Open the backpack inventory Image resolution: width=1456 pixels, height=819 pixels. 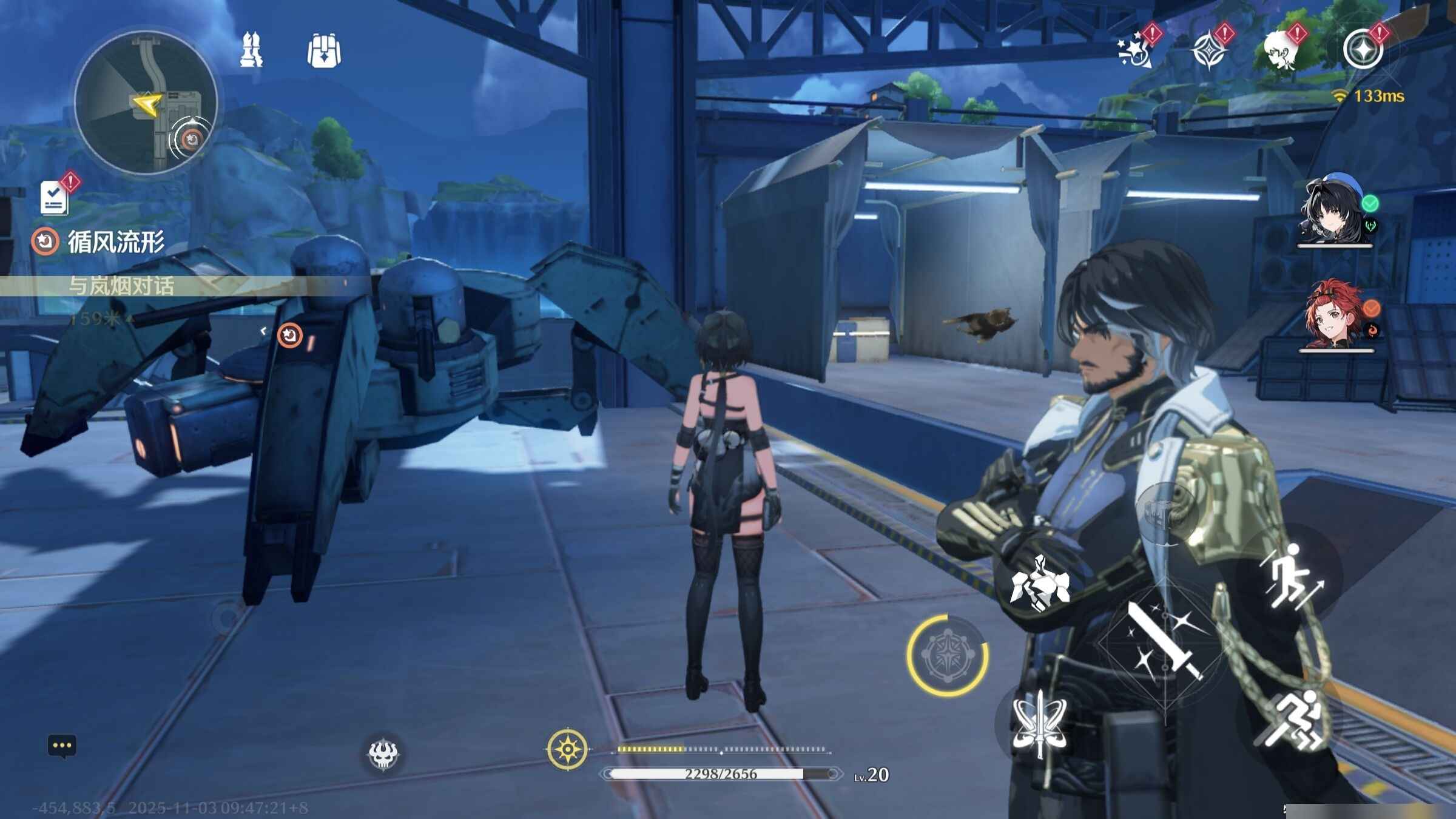[324, 50]
